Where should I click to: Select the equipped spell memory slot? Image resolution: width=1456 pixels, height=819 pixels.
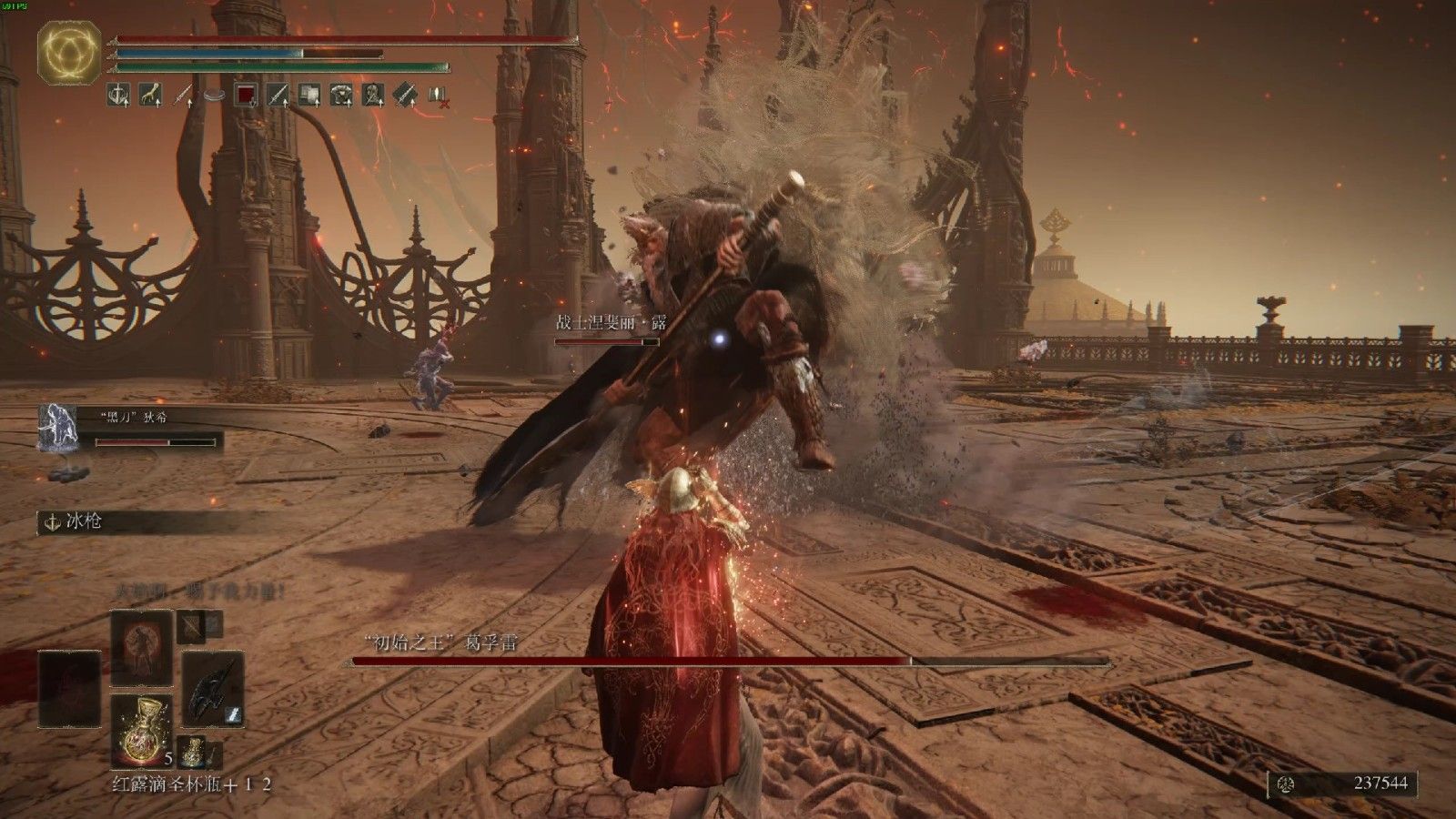[x=141, y=648]
